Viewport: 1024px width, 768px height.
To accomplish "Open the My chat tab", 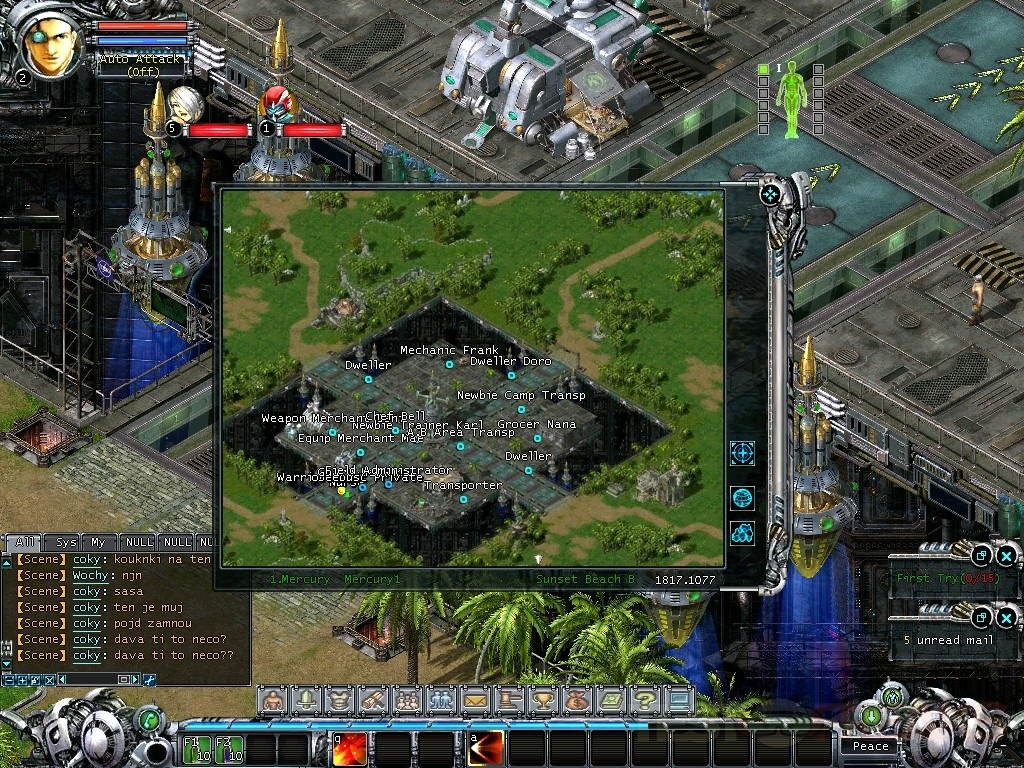I will click(x=98, y=542).
